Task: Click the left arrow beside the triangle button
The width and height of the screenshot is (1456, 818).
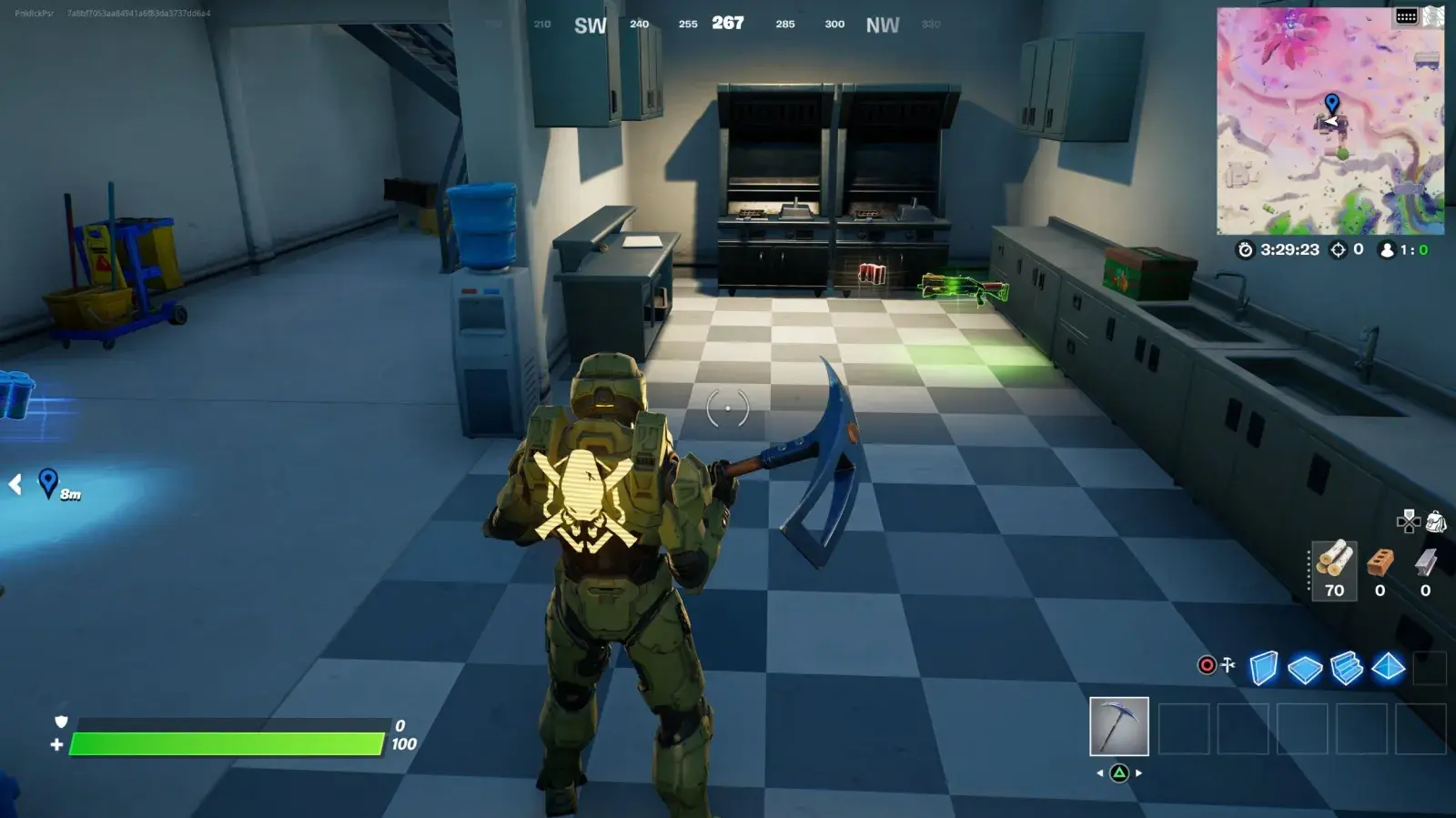Action: tap(1098, 773)
